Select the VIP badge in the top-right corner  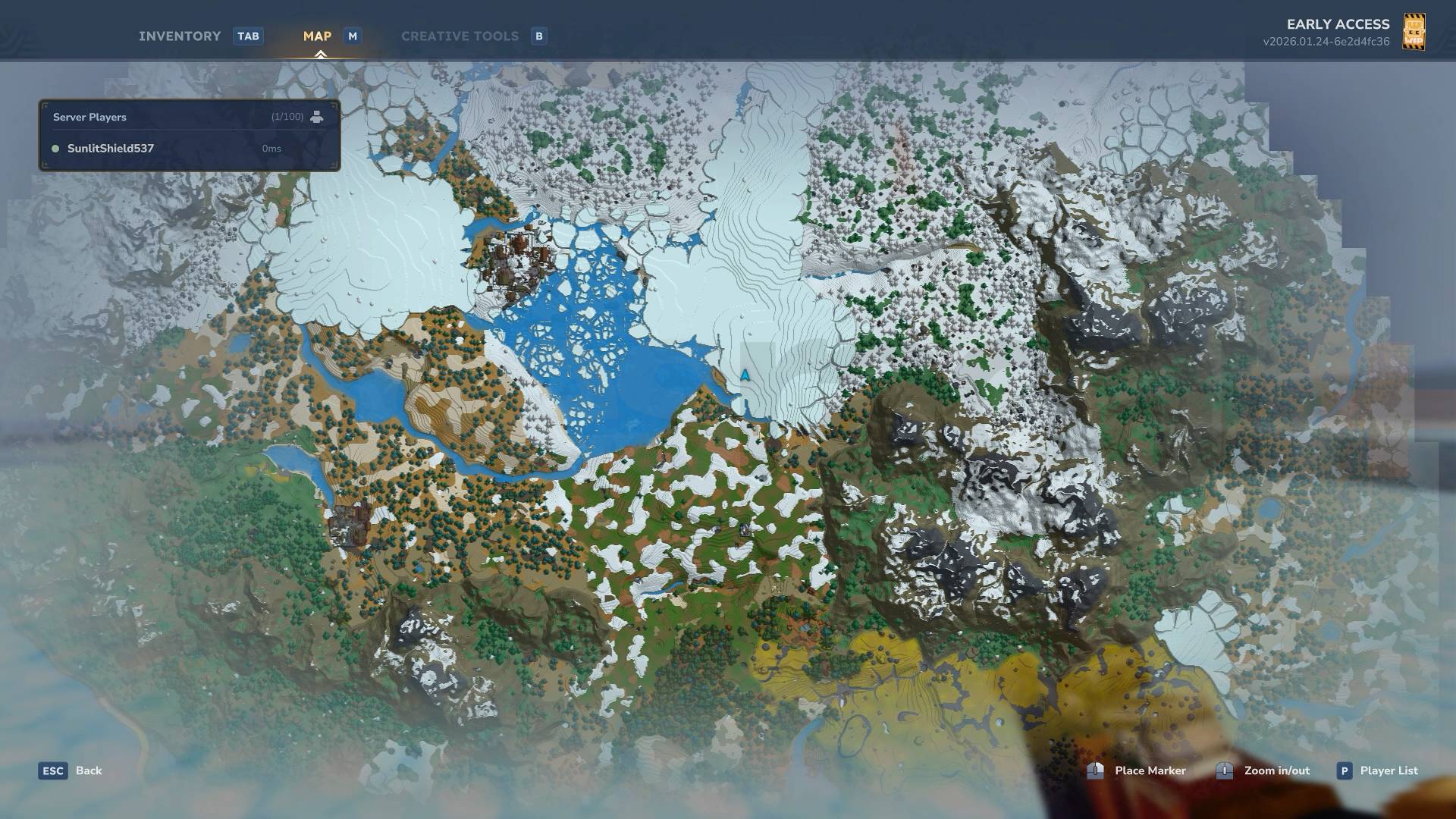[x=1415, y=32]
